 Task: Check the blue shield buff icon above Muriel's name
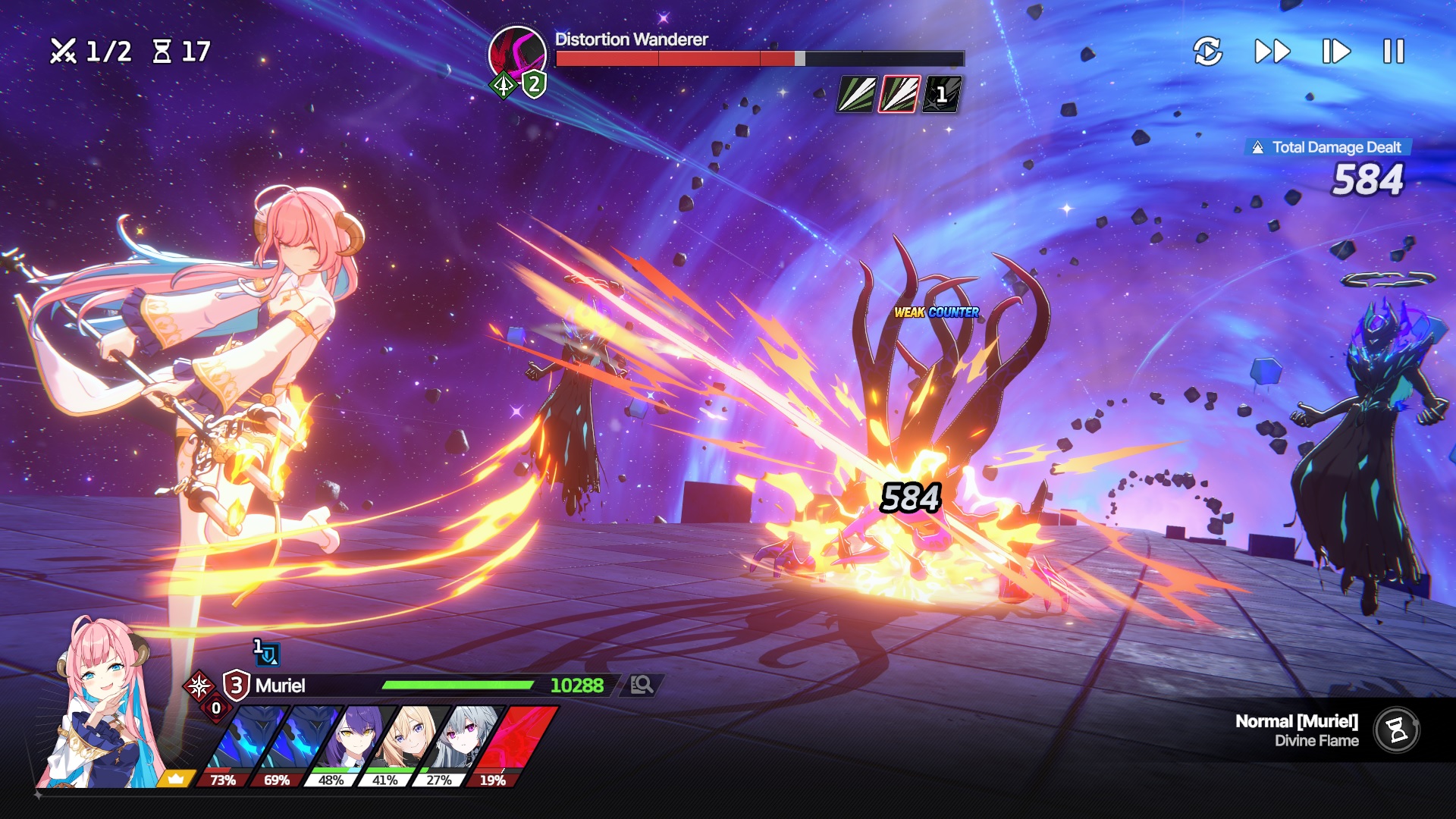tap(267, 653)
